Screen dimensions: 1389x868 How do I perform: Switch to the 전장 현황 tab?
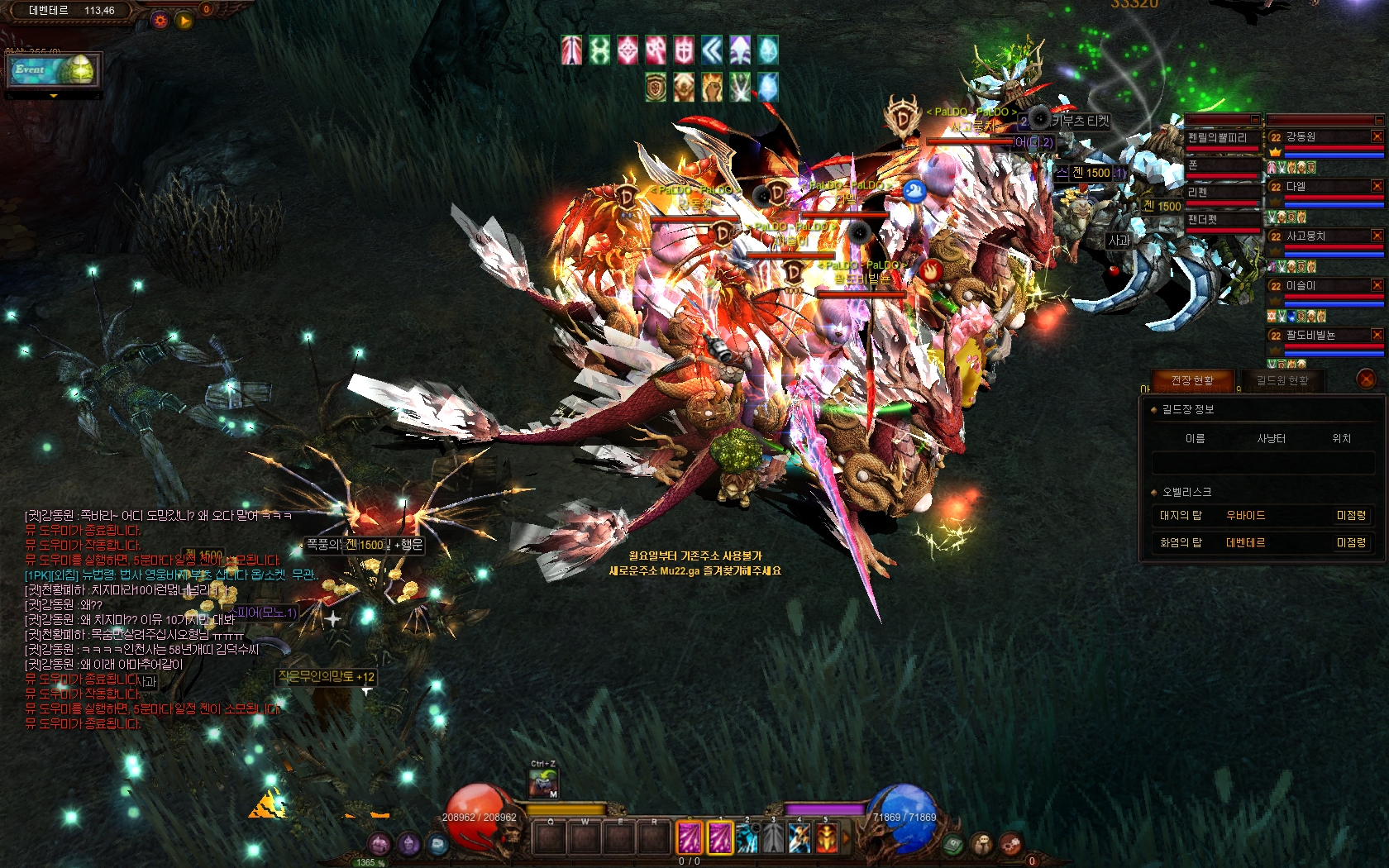tap(1191, 380)
